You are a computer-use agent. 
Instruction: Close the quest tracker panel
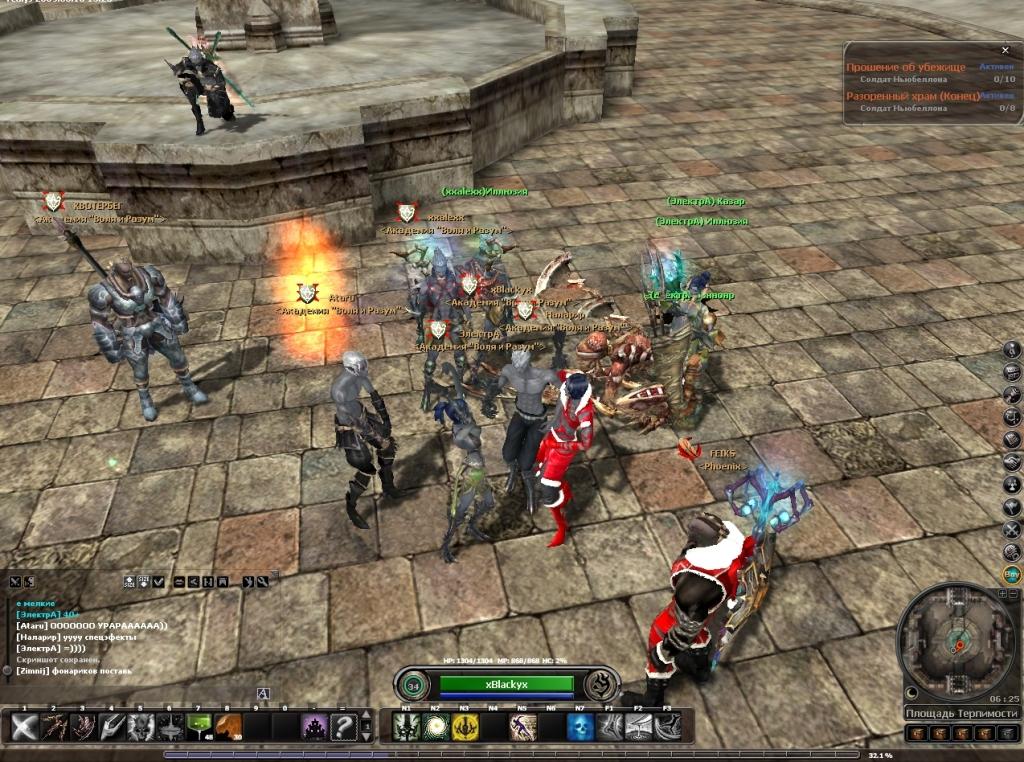click(x=1005, y=50)
